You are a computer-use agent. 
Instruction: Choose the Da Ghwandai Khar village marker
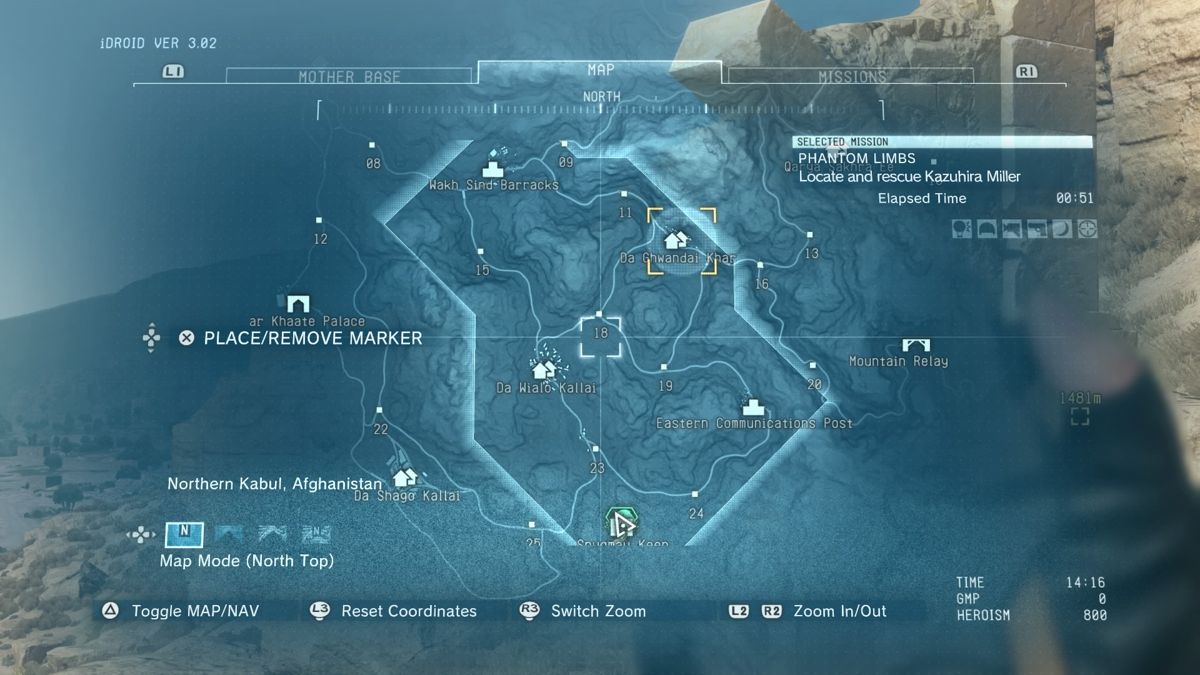click(677, 239)
